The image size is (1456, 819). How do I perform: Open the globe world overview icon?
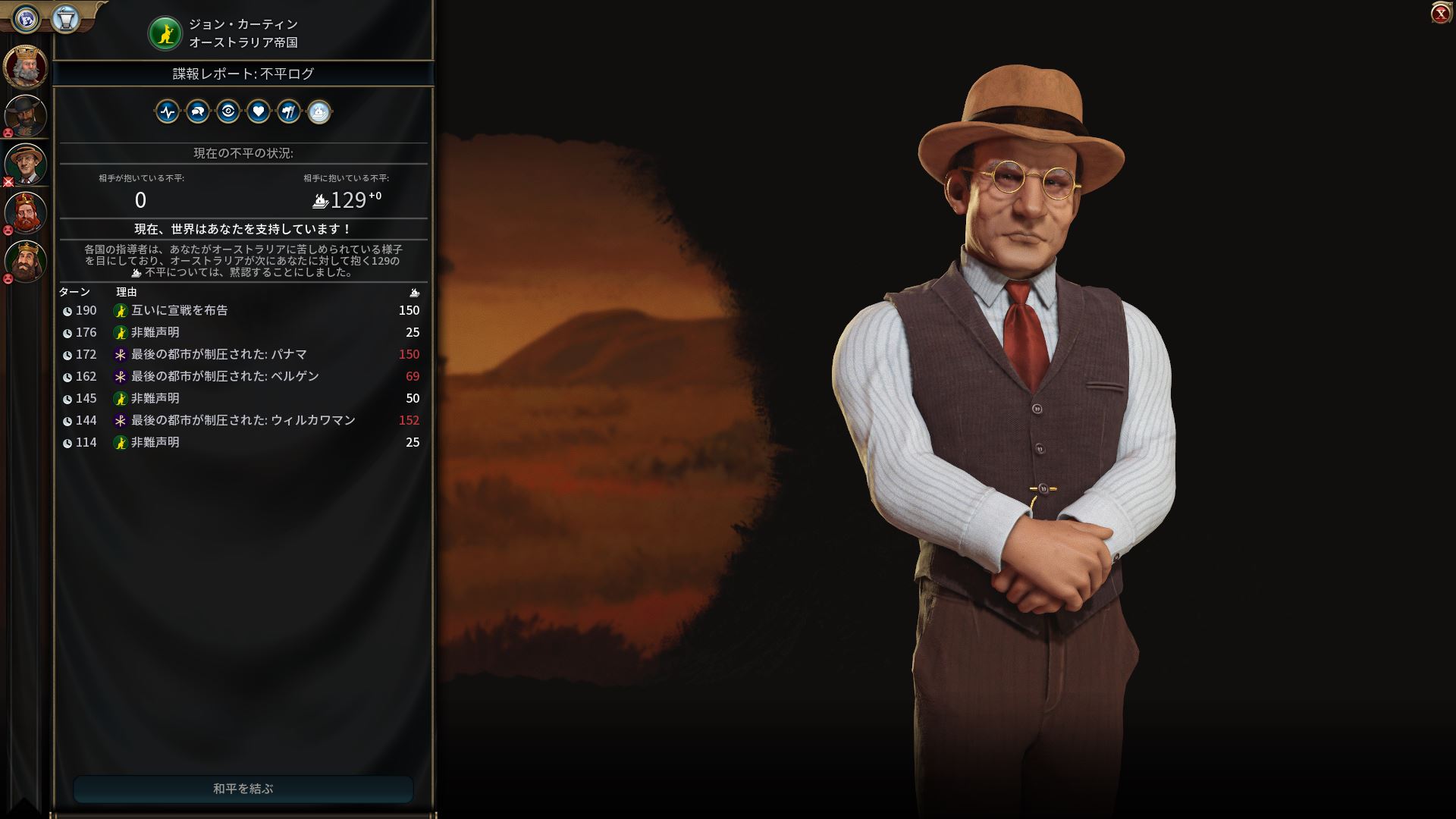tap(27, 19)
